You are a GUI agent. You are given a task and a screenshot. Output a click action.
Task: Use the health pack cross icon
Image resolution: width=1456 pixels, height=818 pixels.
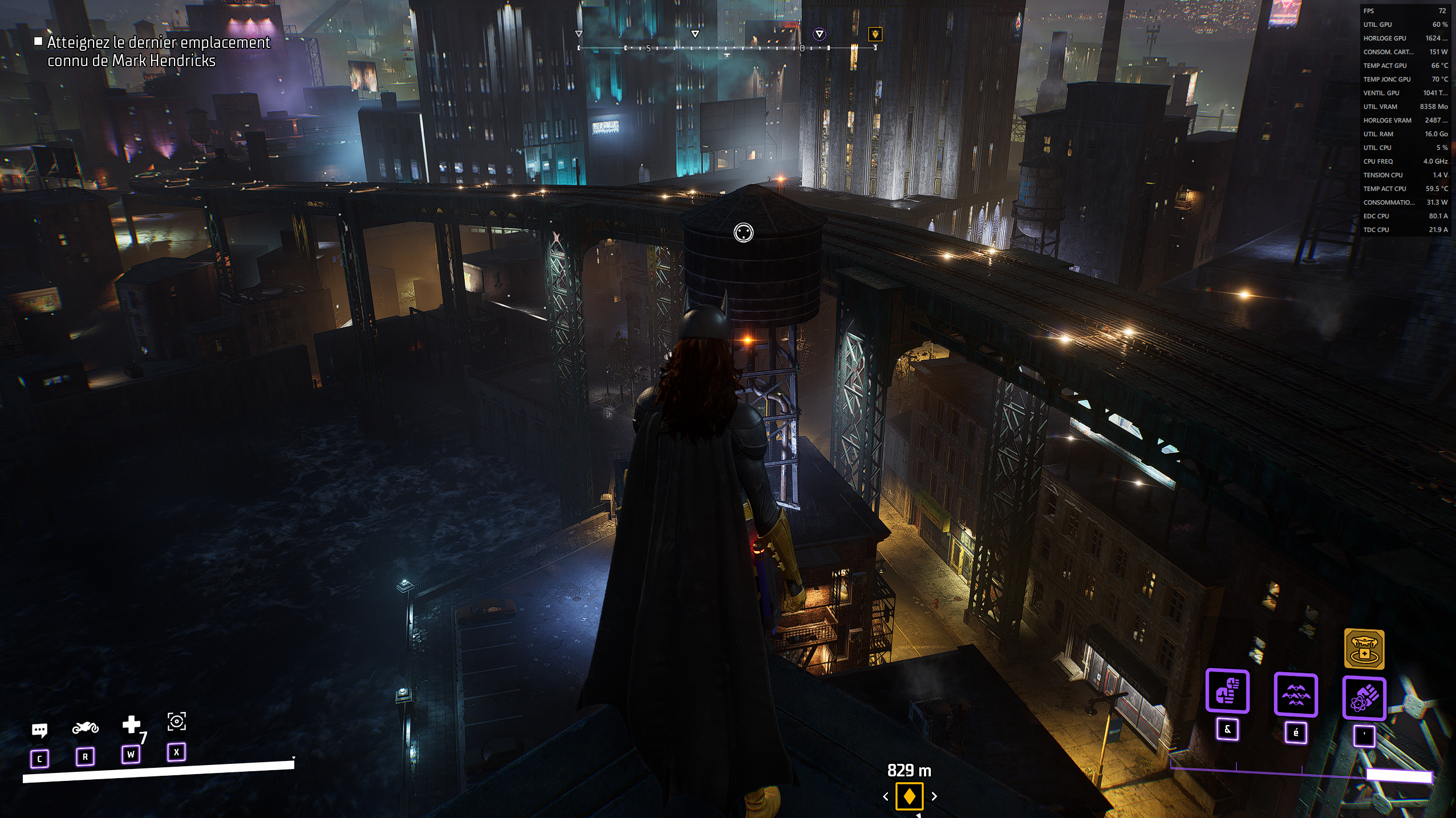click(131, 725)
